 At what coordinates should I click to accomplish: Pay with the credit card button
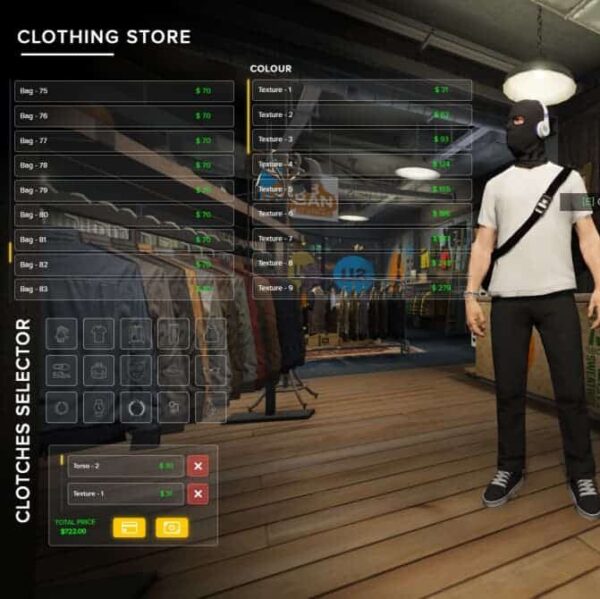pyautogui.click(x=129, y=527)
